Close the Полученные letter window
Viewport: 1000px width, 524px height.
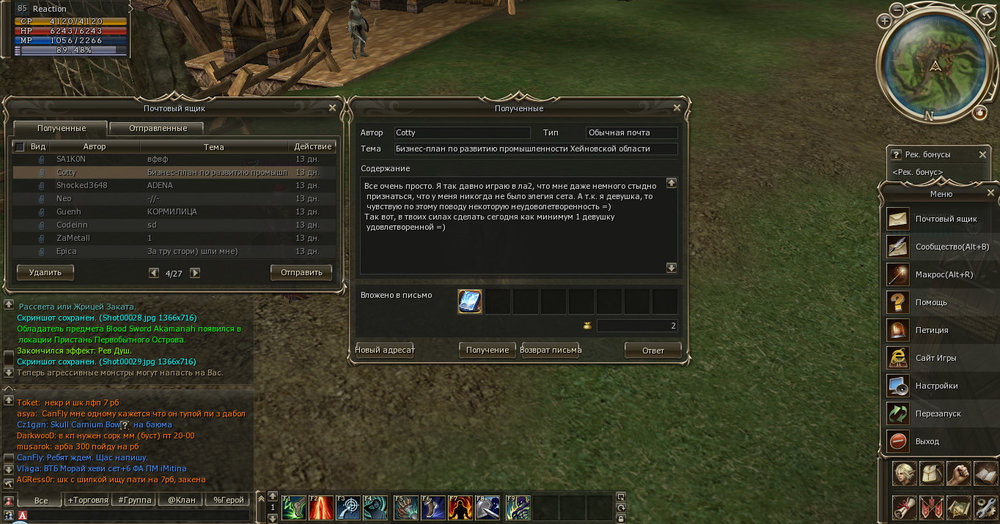tap(676, 108)
